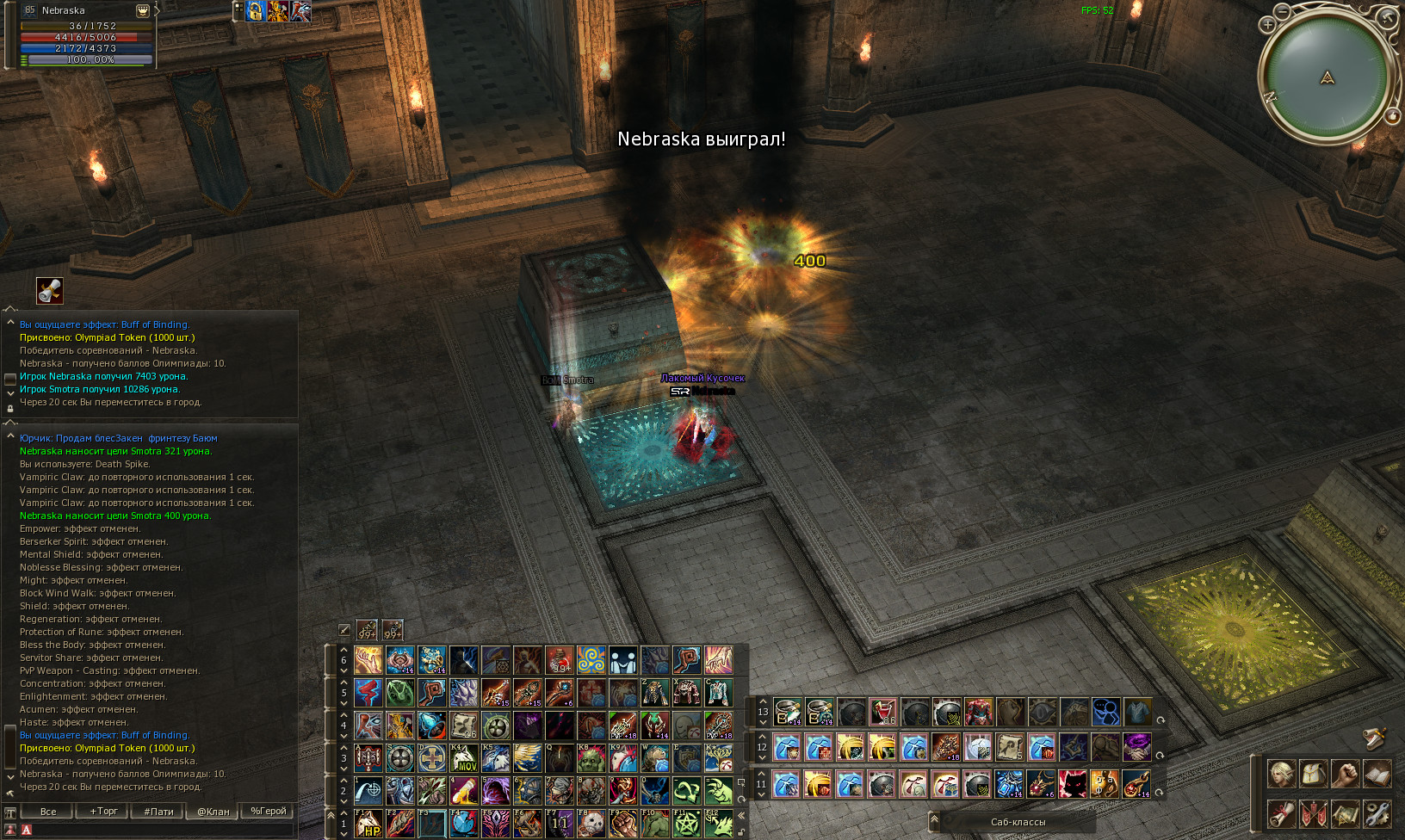1405x840 pixels.
Task: Expand the Саб-классы panel
Action: pyautogui.click(x=1018, y=822)
